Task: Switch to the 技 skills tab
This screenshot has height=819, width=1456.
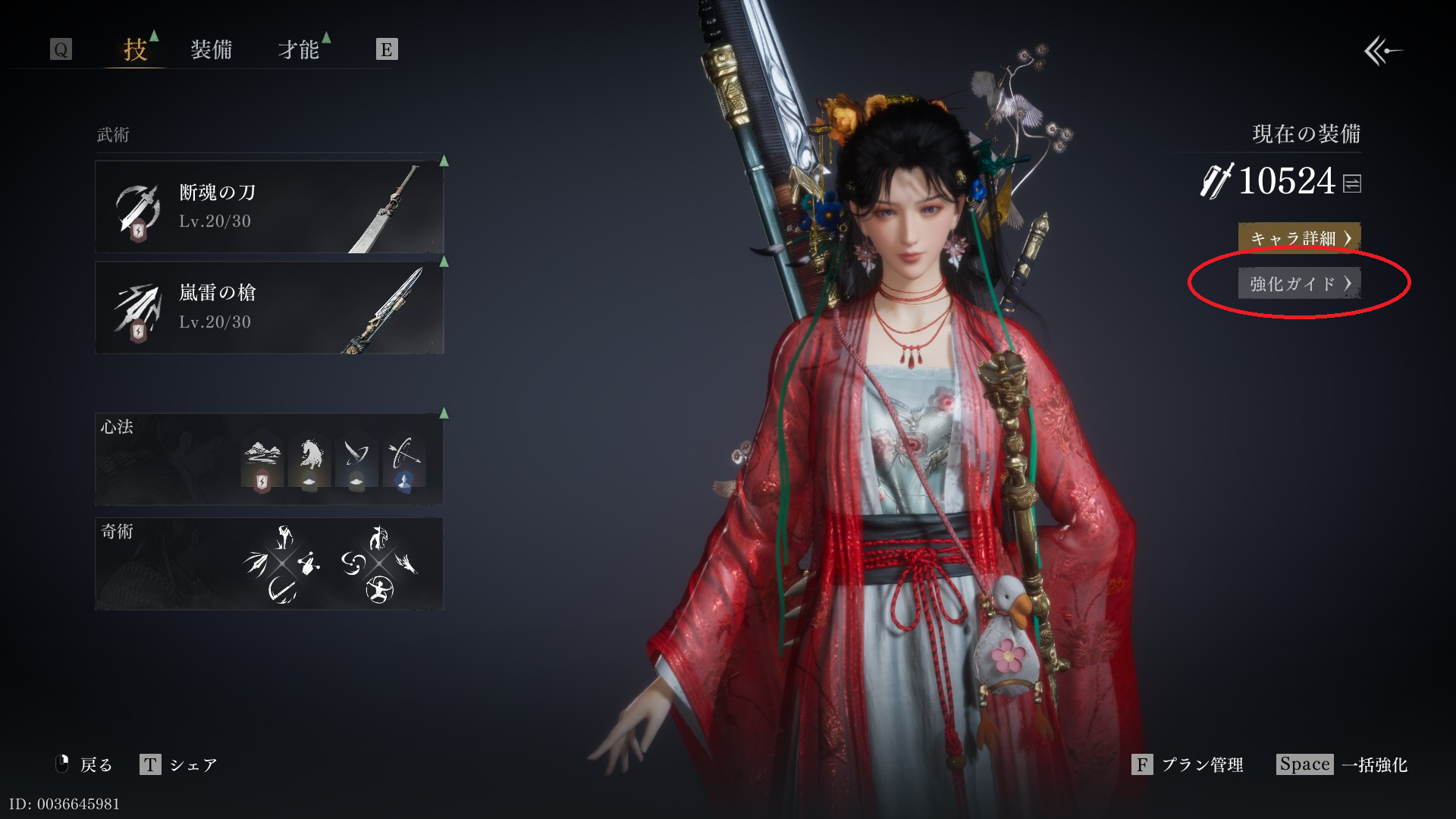Action: point(135,50)
